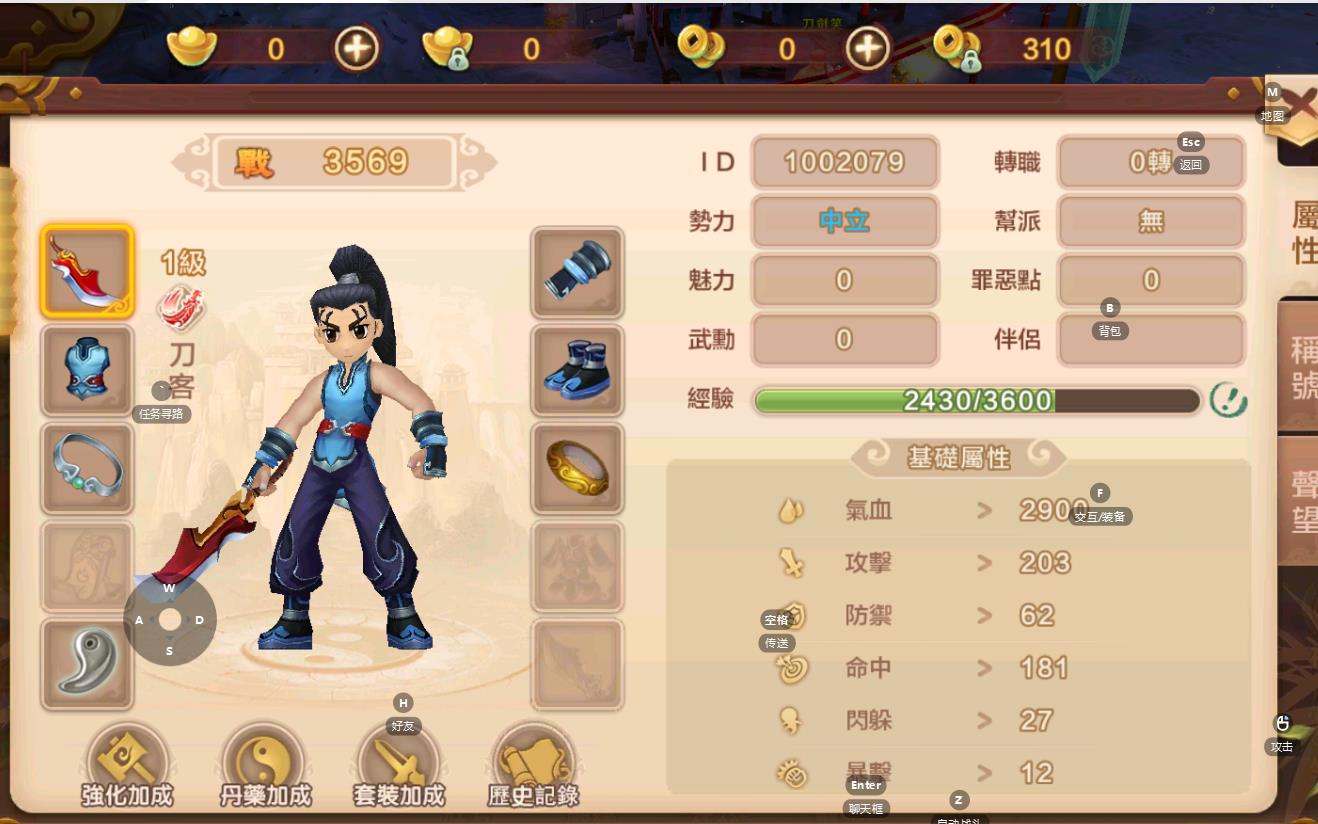Choose the blue bracer equipment slot
The image size is (1318, 824).
[577, 272]
